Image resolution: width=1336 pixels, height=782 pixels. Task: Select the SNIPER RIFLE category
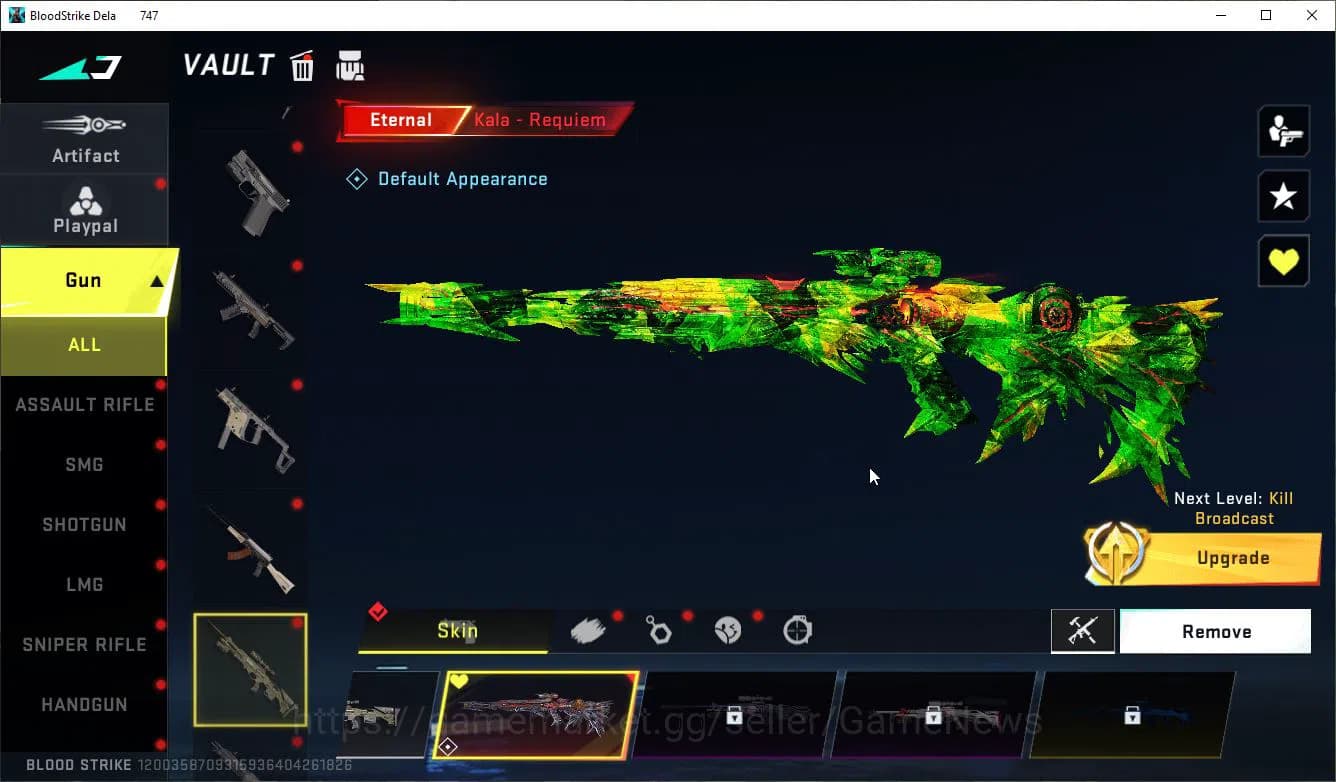[84, 644]
